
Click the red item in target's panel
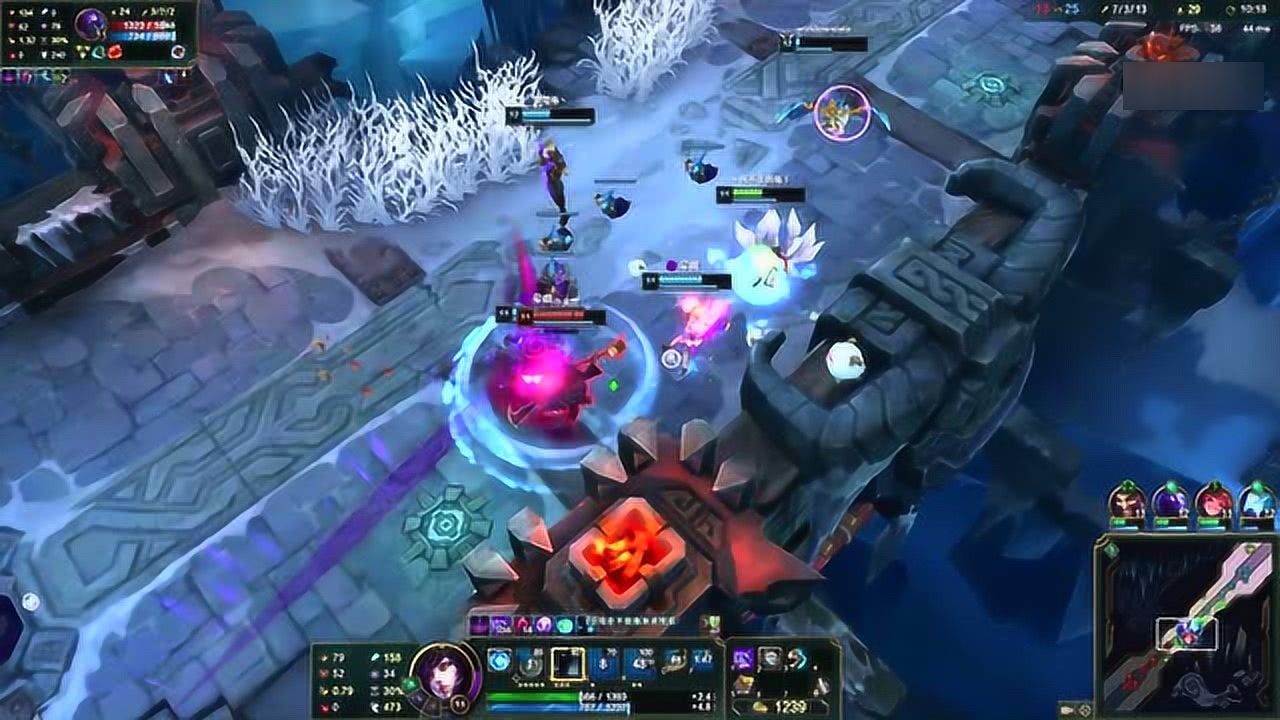click(114, 51)
